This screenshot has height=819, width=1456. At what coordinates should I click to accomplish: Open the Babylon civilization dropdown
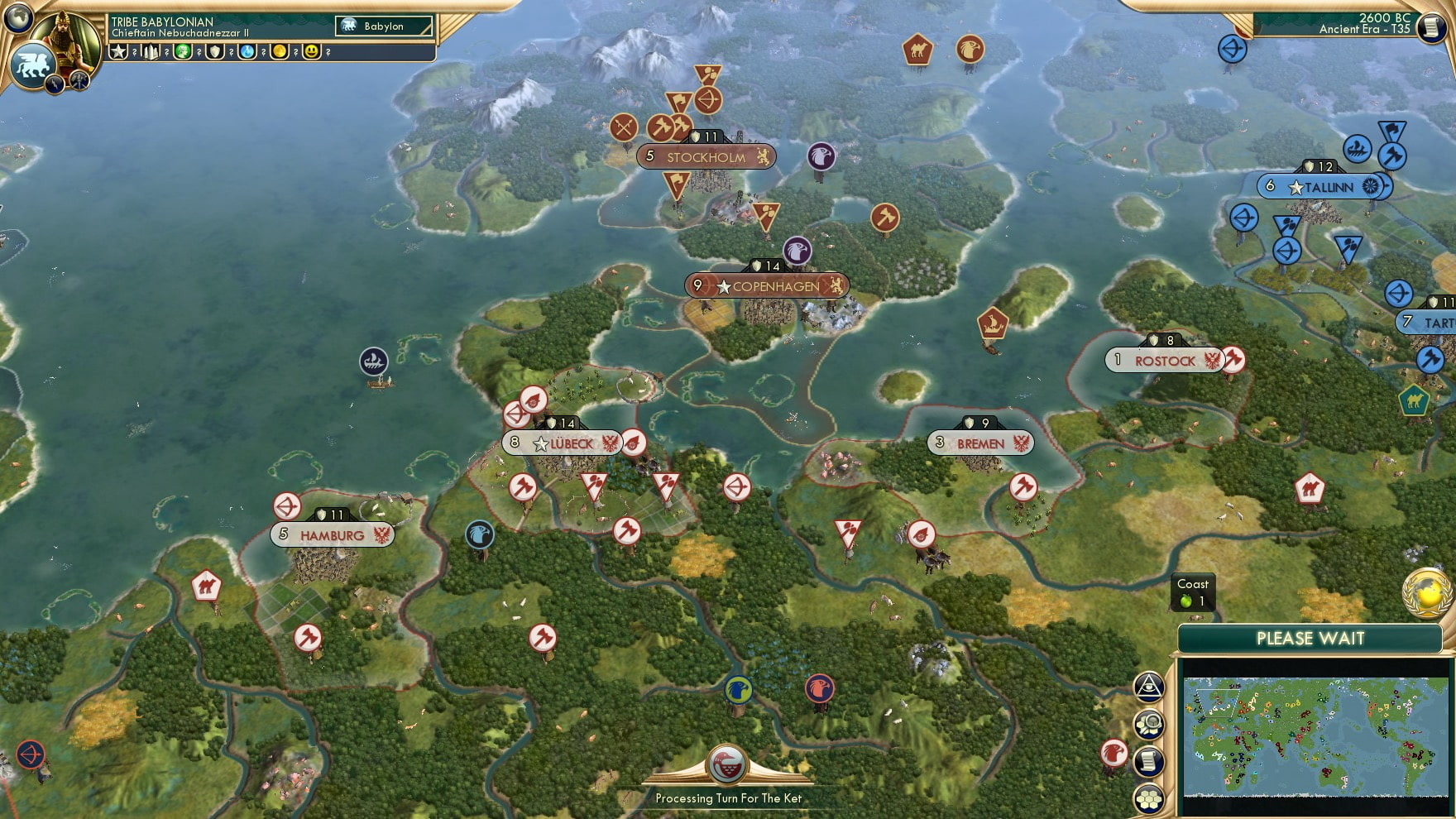click(x=383, y=26)
